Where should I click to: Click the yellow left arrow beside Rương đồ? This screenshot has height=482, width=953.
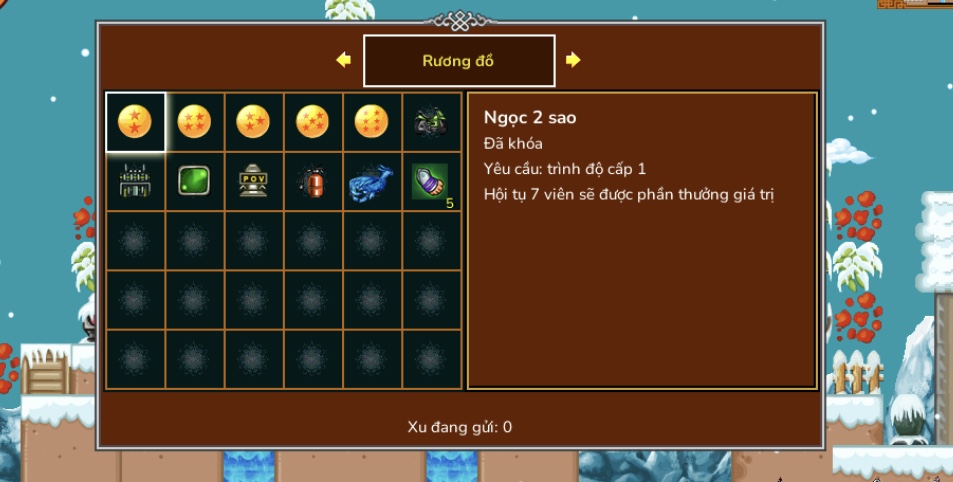[x=344, y=60]
